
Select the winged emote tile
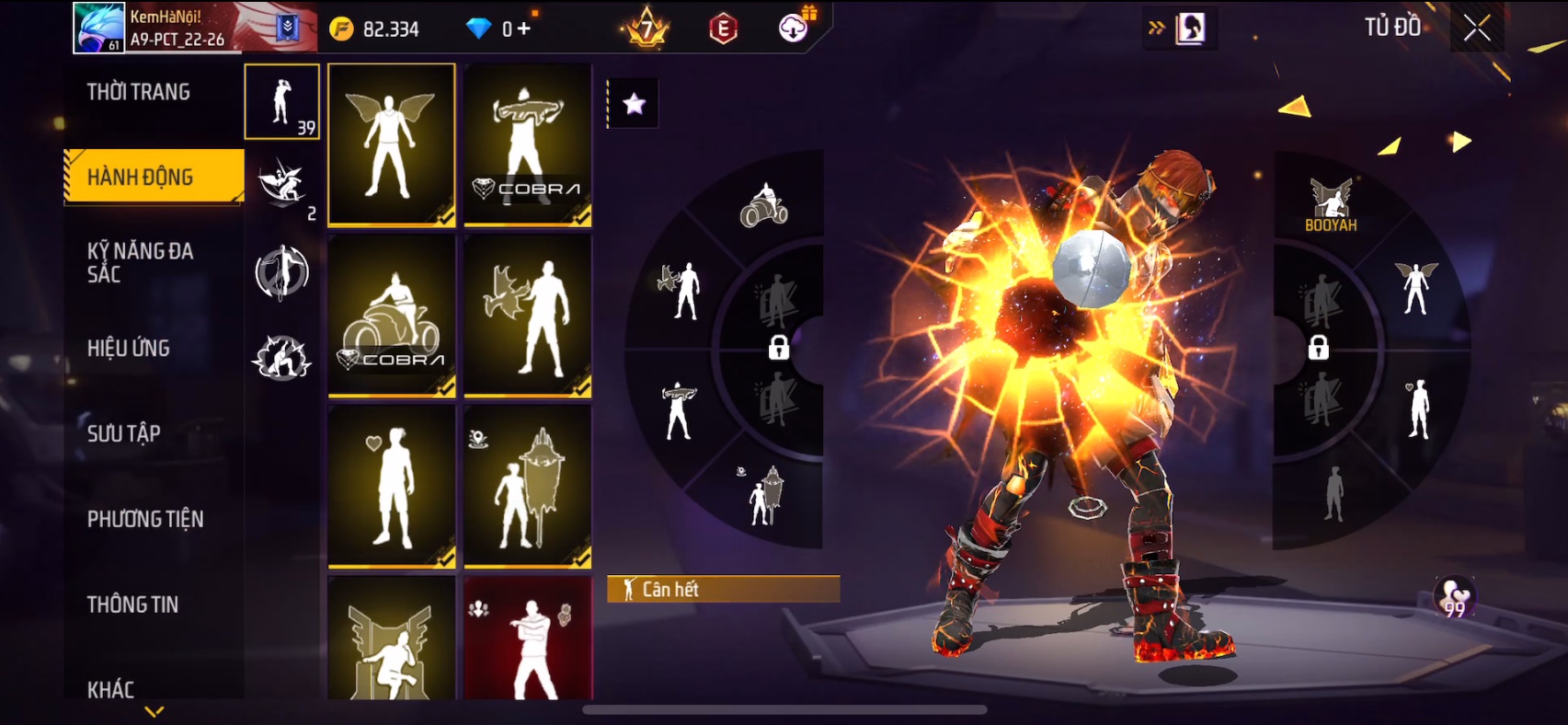392,144
